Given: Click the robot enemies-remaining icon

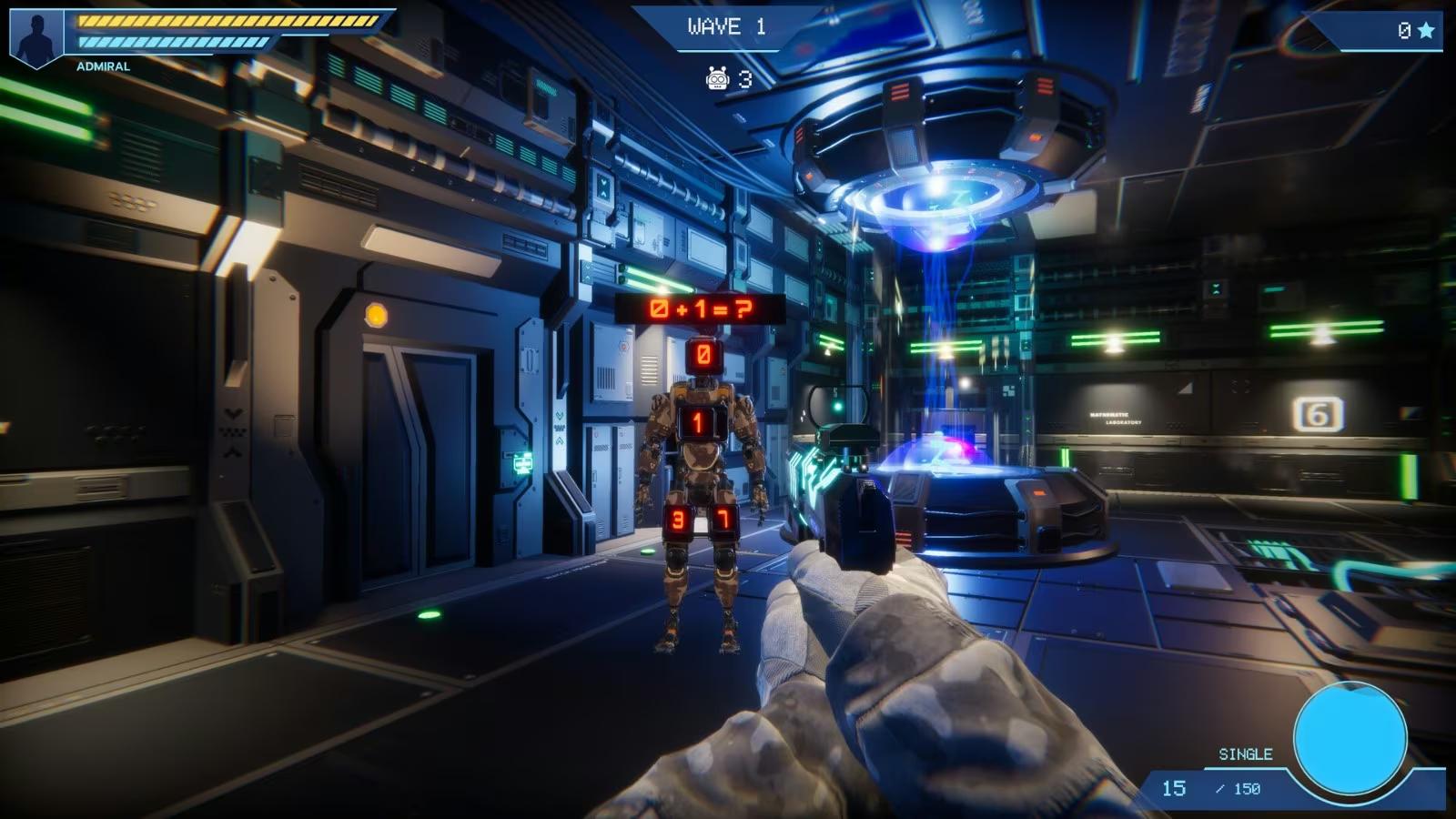Looking at the screenshot, I should click(x=718, y=79).
